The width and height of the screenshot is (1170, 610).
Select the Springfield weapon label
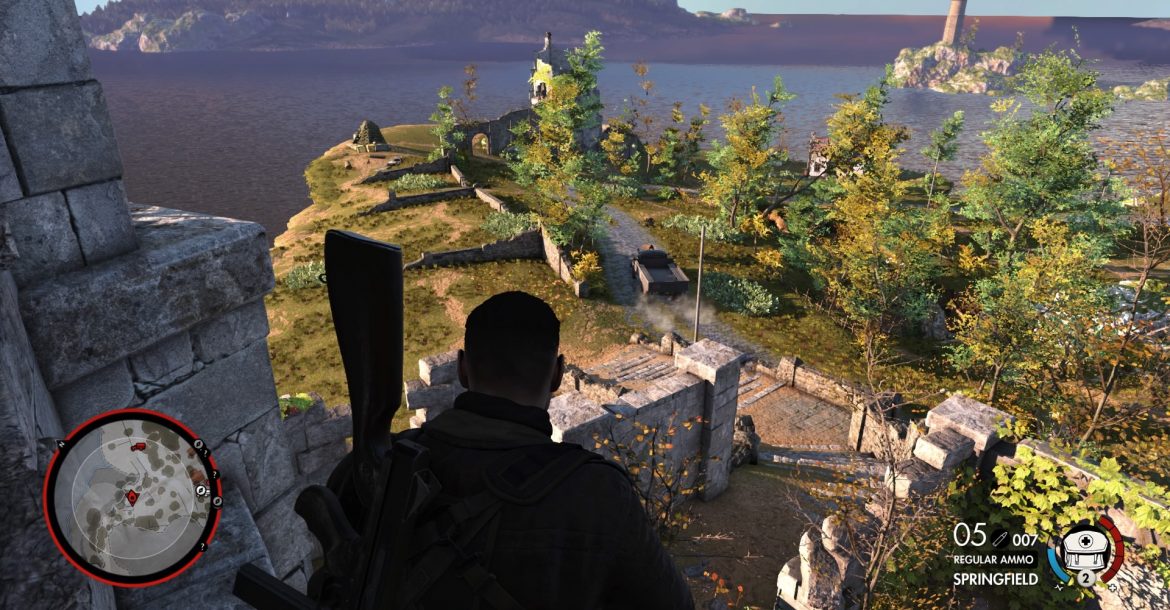(x=995, y=579)
